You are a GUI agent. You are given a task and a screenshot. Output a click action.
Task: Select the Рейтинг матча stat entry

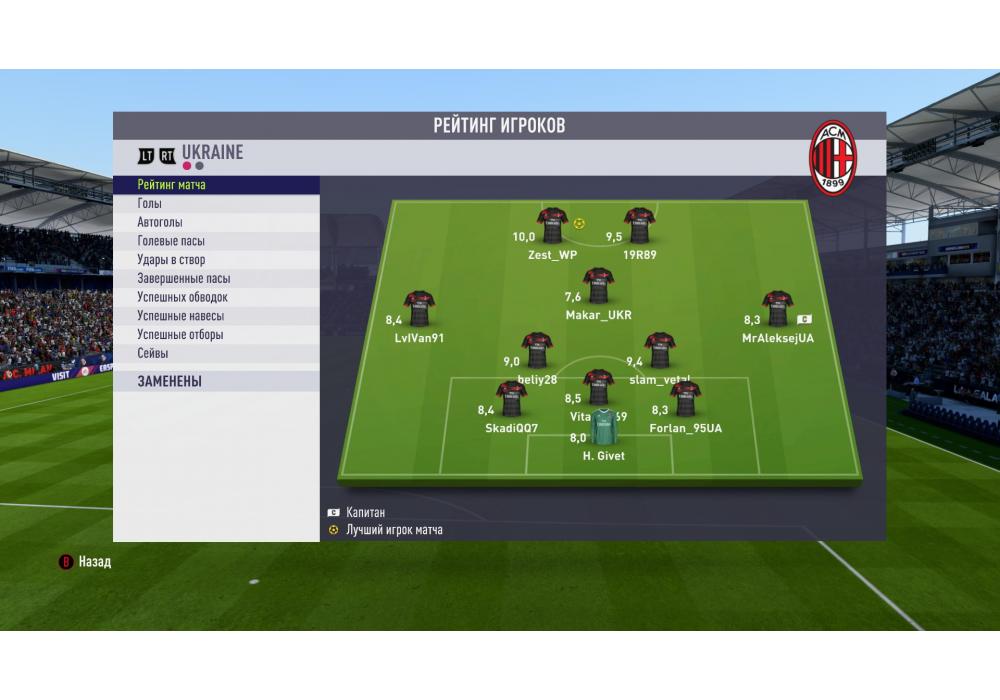(x=216, y=185)
